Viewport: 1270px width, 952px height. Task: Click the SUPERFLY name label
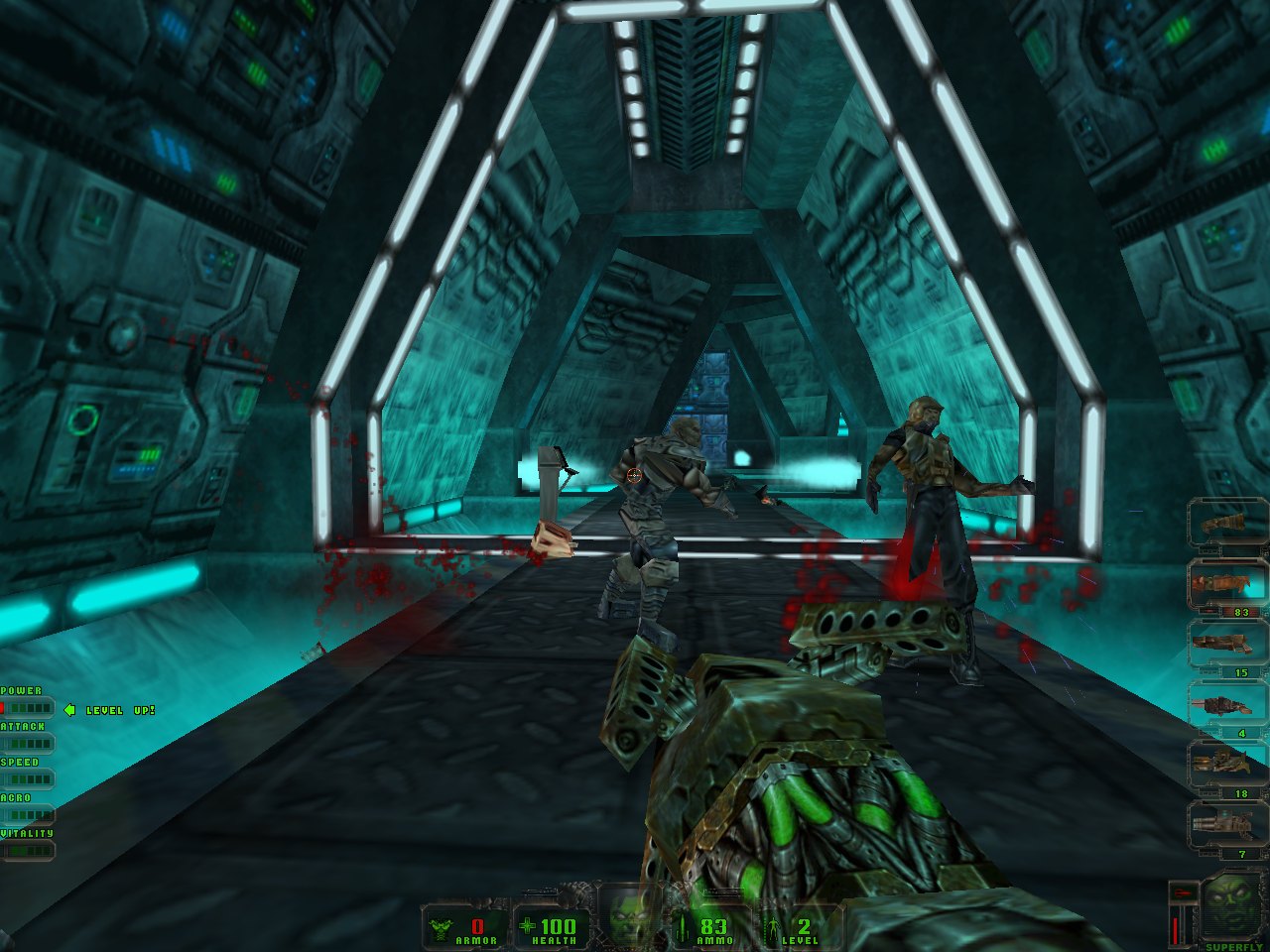[1233, 944]
